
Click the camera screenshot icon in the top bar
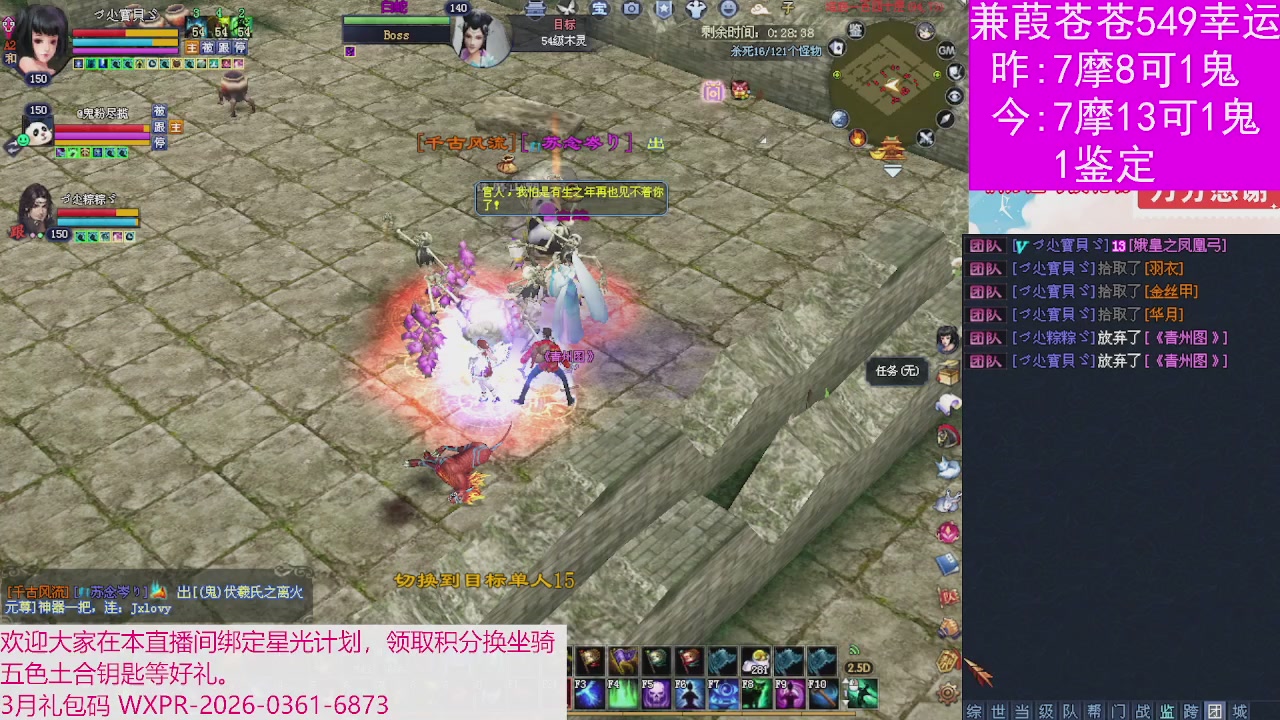(x=632, y=10)
